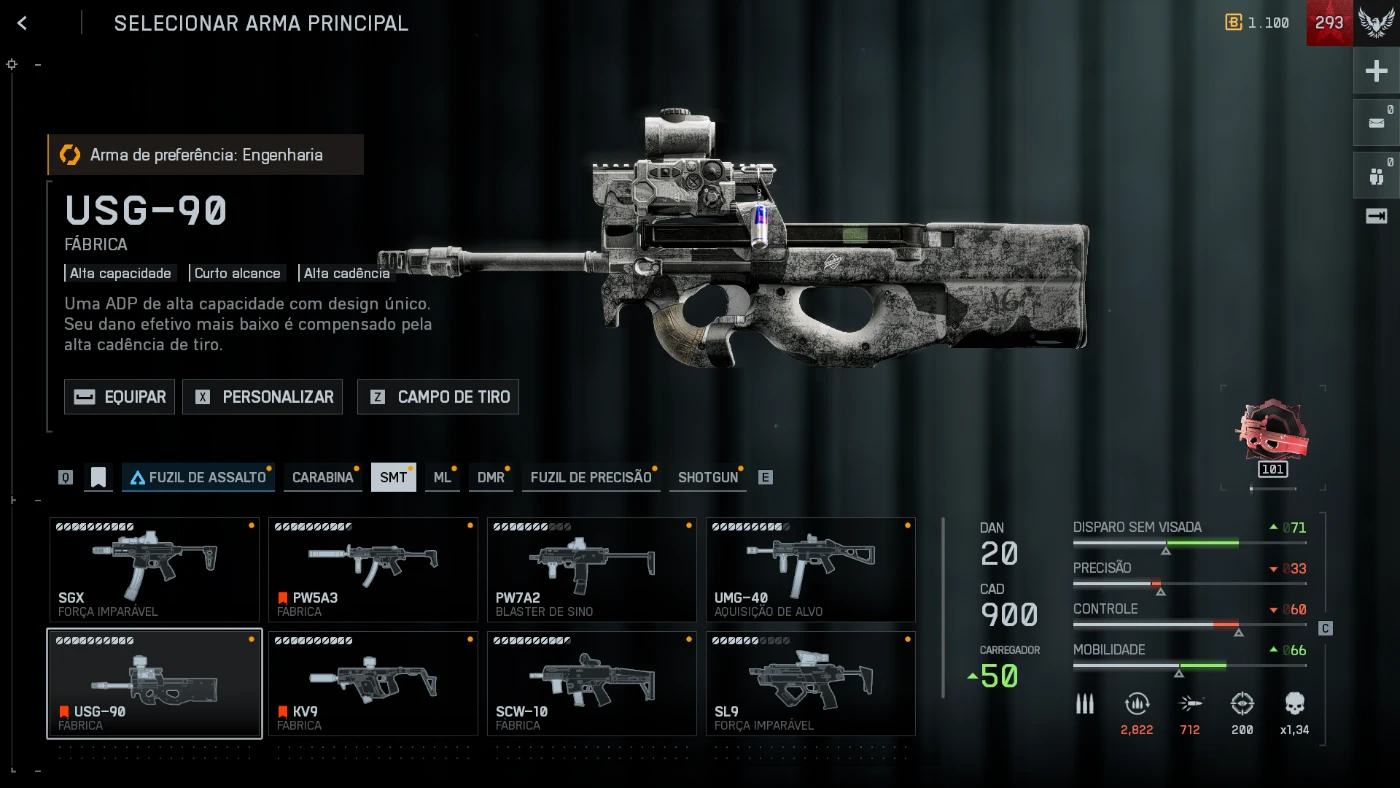Screen dimensions: 1400x788
Task: Open the CARABINA weapon category
Action: point(322,477)
